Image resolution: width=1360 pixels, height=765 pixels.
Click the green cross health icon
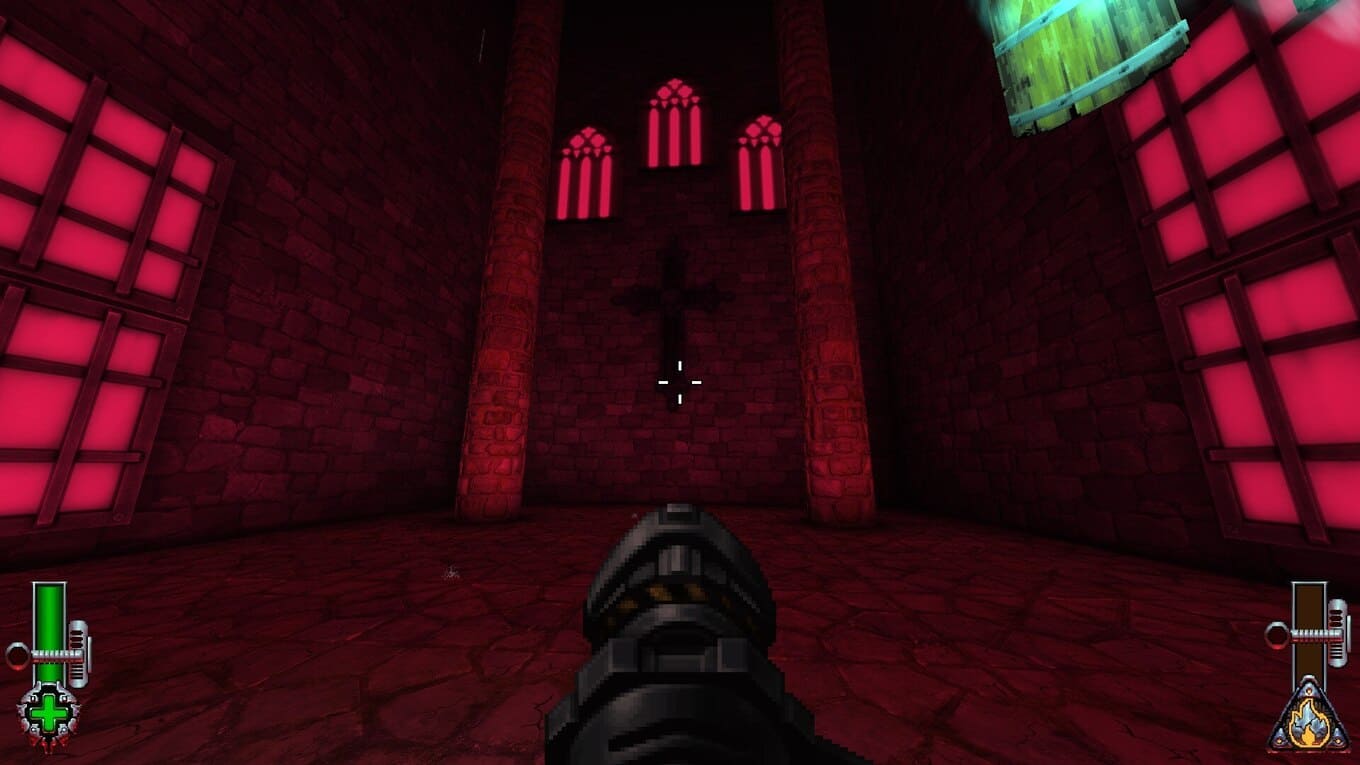47,714
